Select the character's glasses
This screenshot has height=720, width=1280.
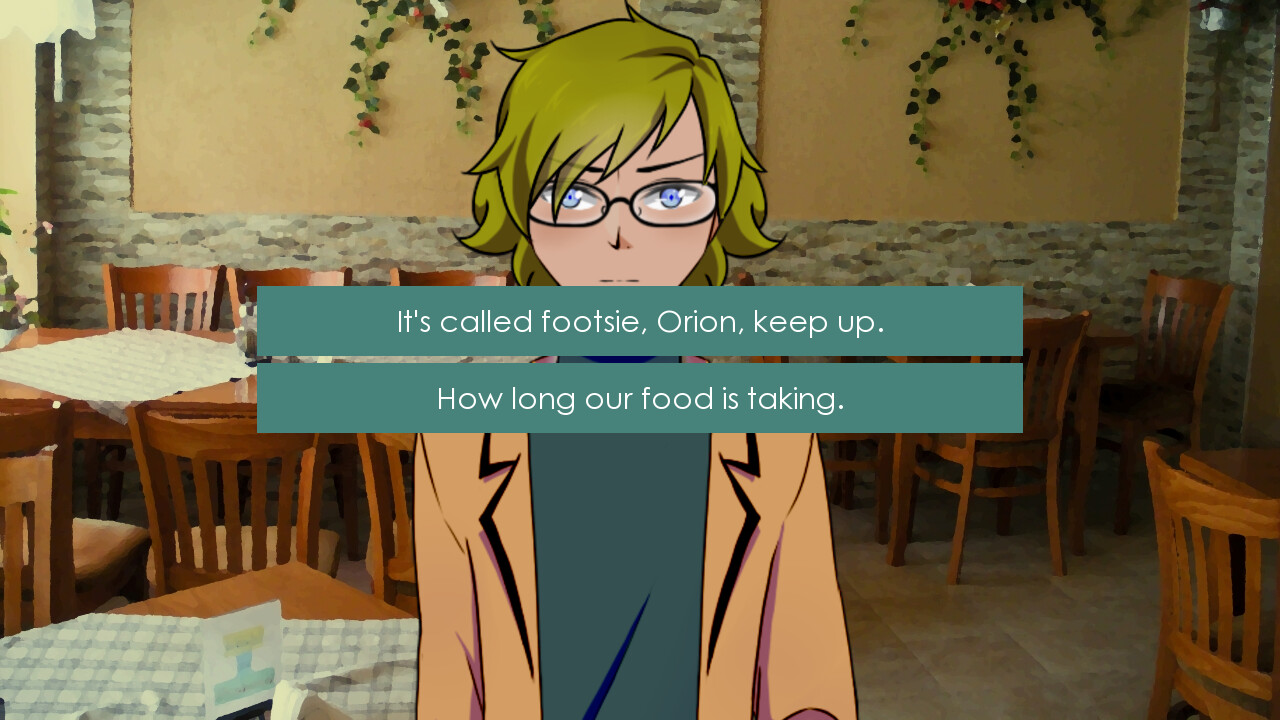(620, 200)
